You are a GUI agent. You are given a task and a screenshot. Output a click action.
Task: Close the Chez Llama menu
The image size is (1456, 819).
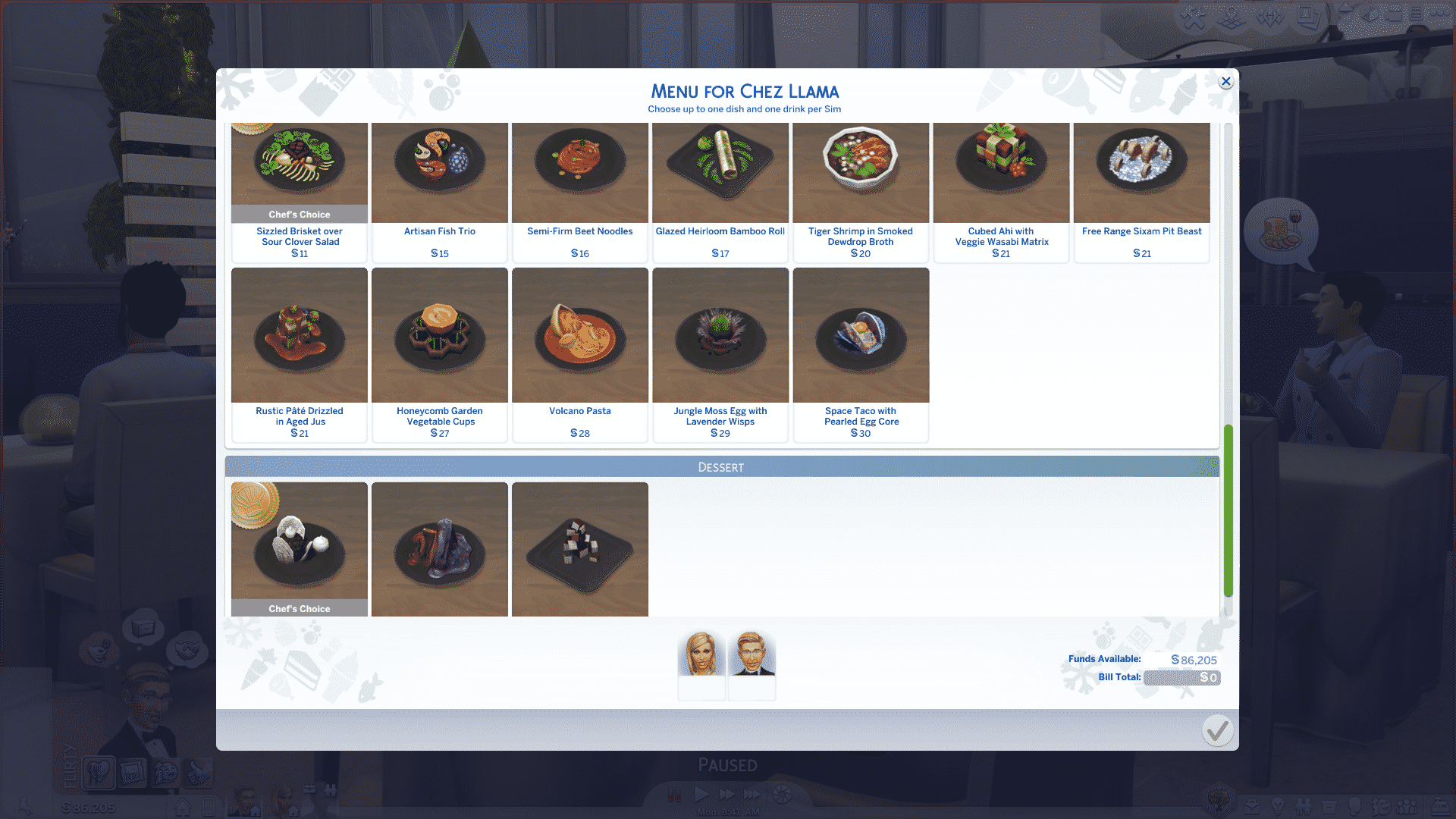pos(1225,82)
